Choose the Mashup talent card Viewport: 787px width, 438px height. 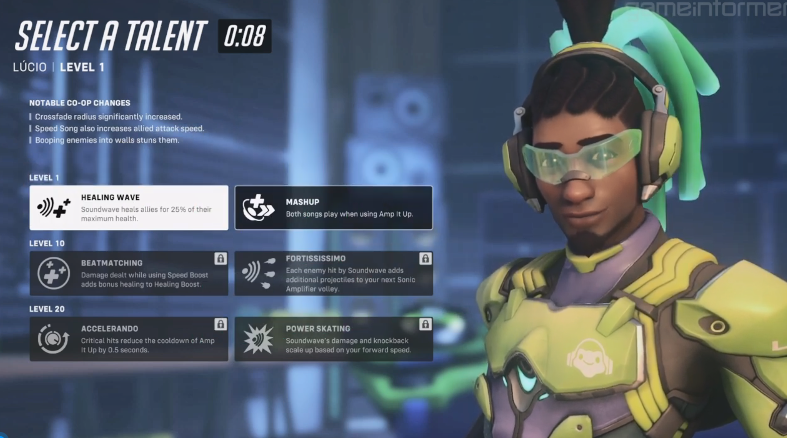[x=333, y=207]
